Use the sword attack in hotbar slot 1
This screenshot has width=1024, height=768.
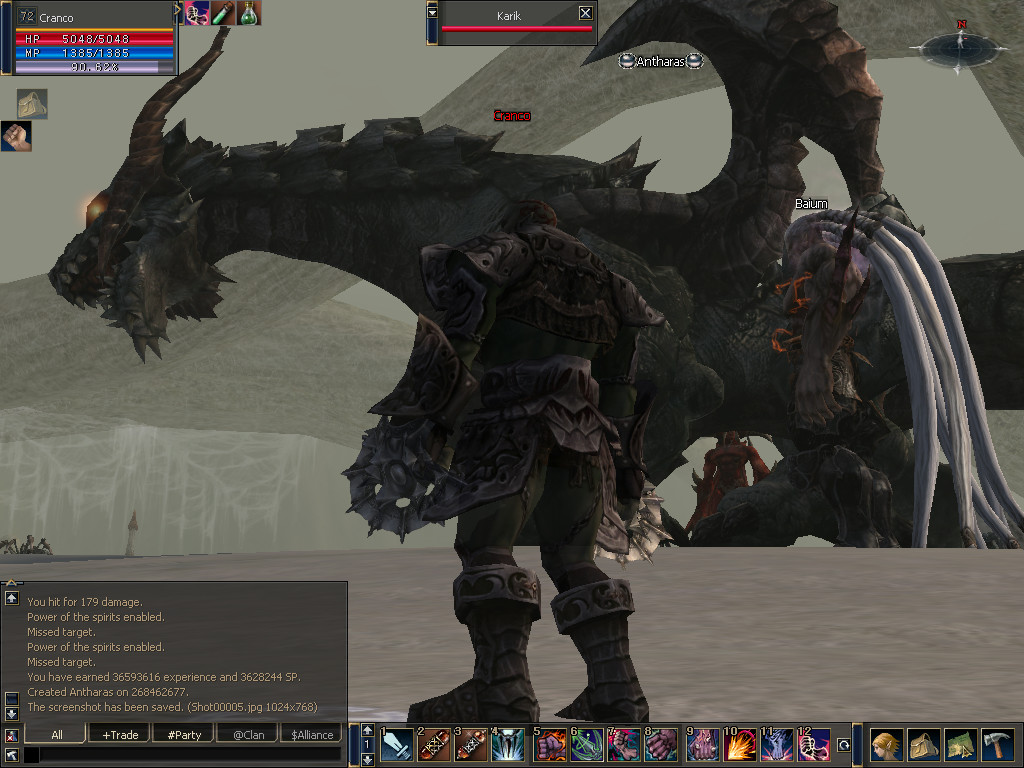click(396, 744)
